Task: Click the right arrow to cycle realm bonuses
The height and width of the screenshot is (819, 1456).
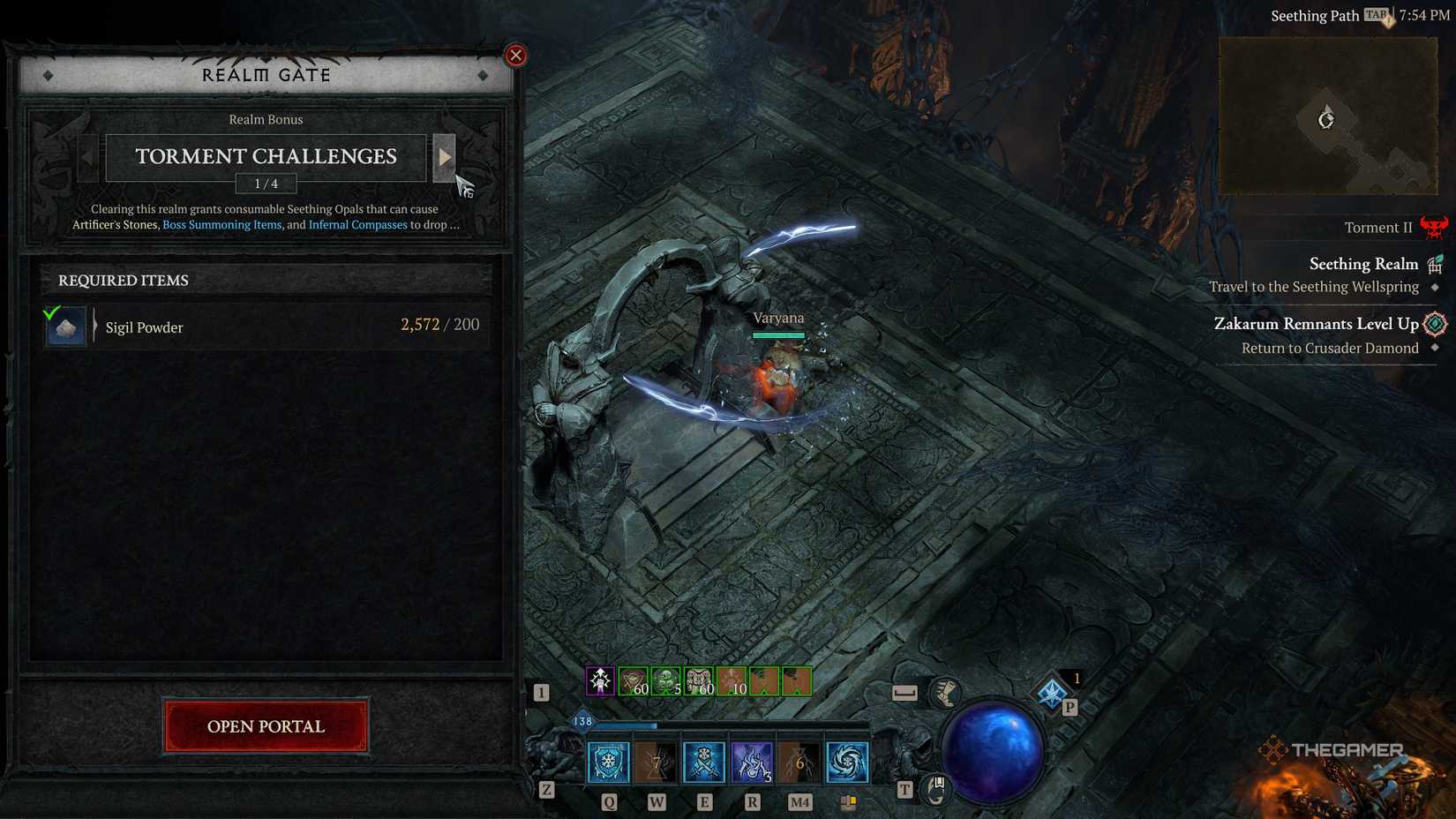Action: point(445,157)
